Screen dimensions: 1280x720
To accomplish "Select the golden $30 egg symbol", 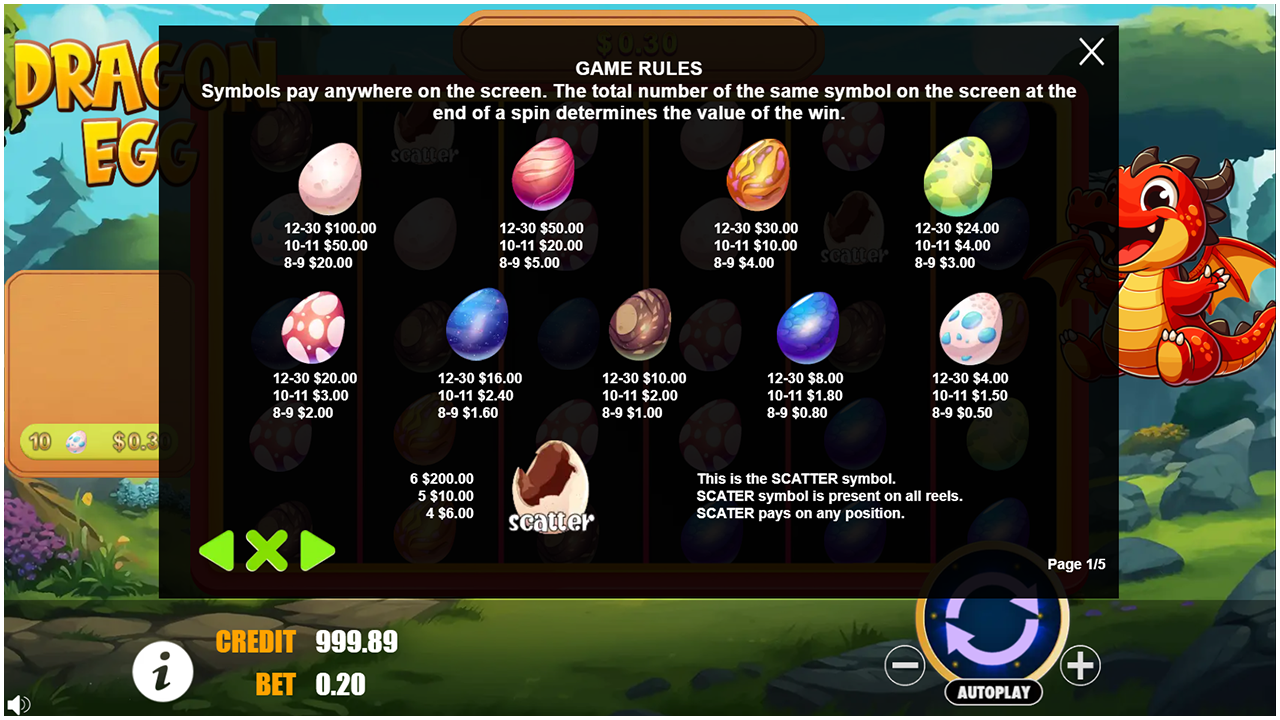I will coord(756,178).
